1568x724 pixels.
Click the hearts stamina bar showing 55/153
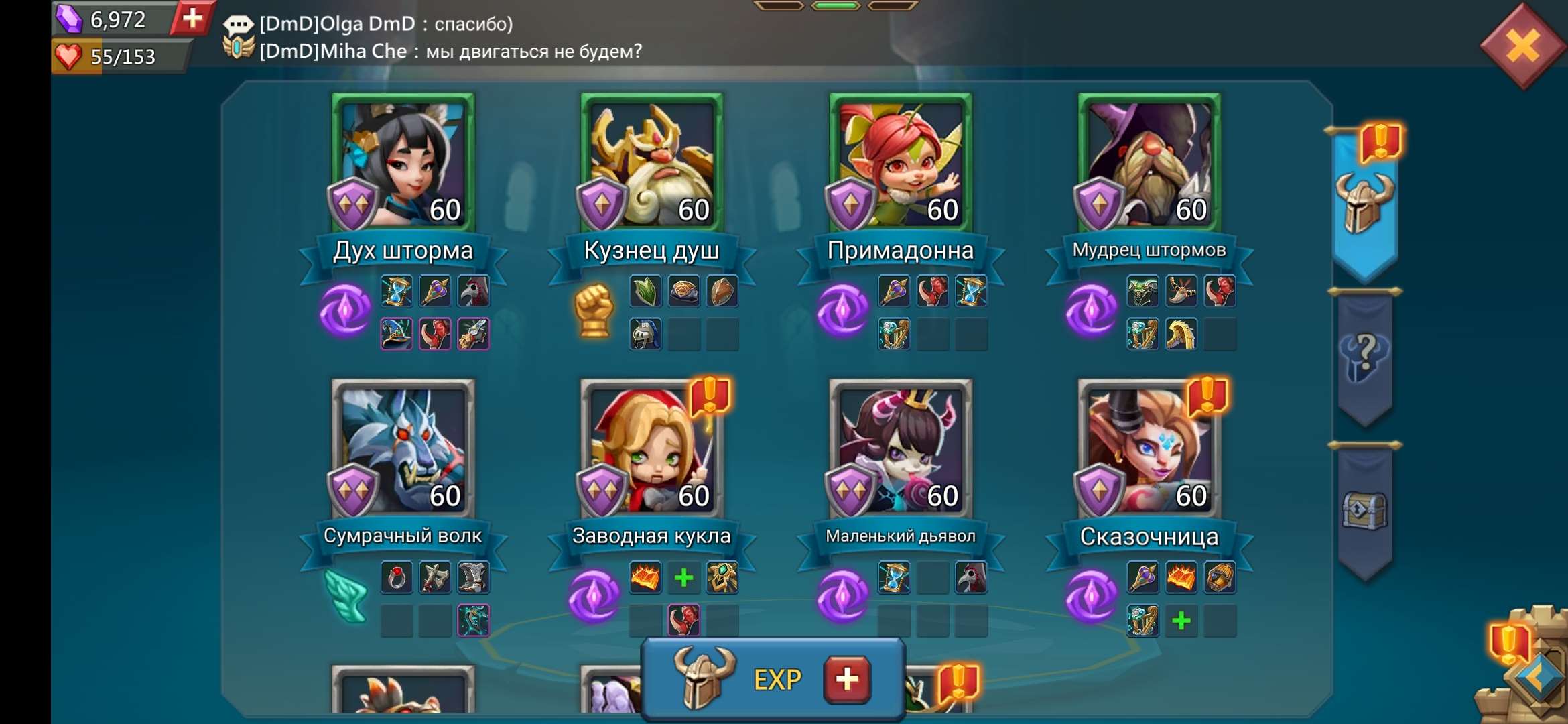point(114,58)
